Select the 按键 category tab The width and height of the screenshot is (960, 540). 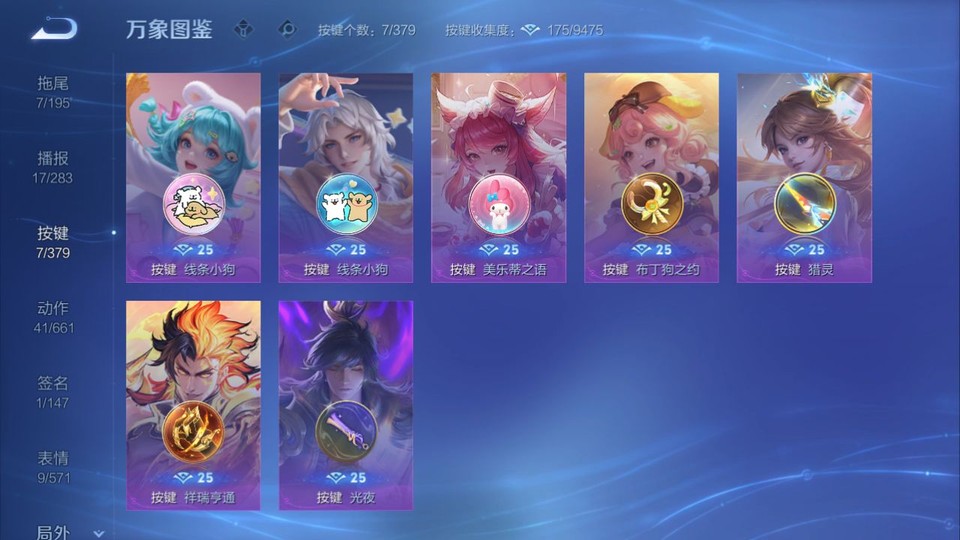[54, 241]
